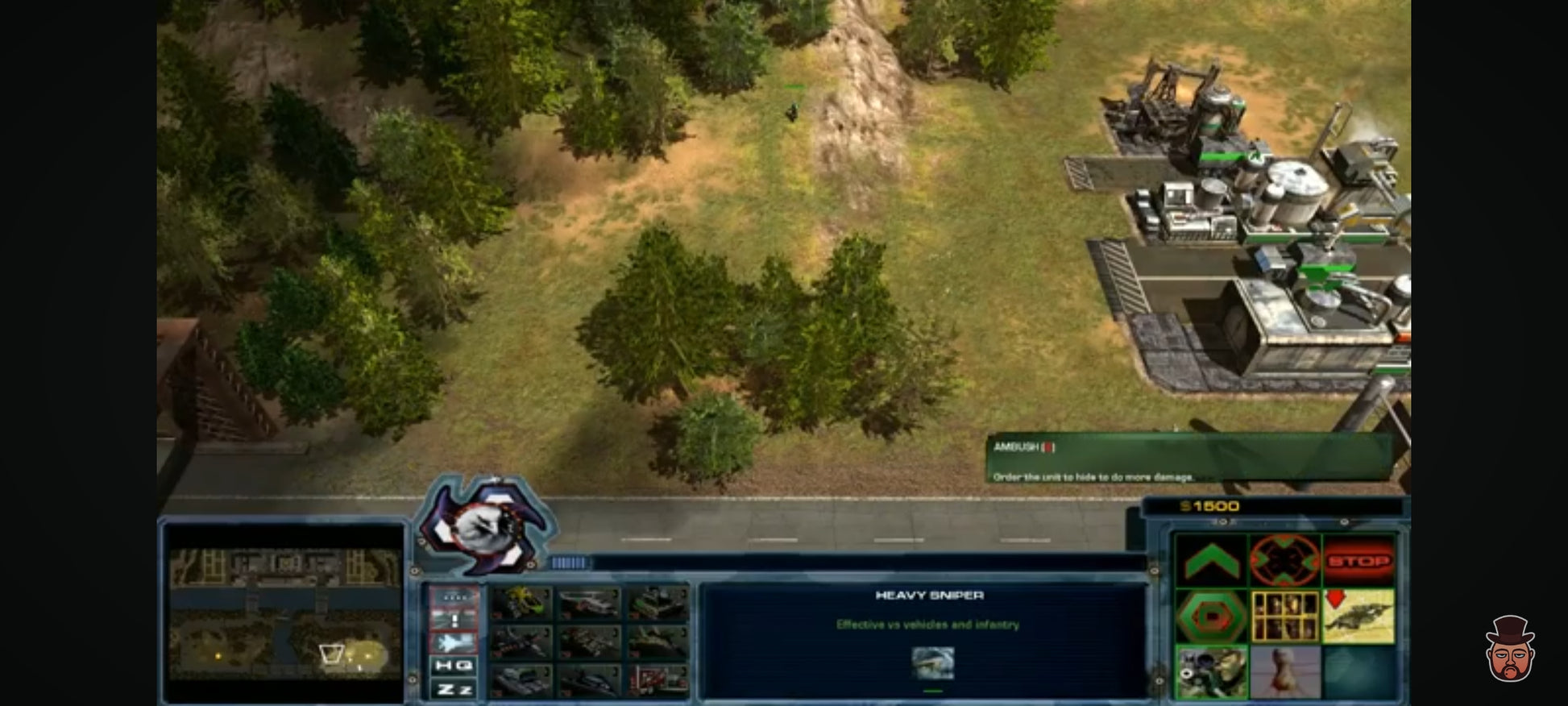Click the minimap panel
This screenshot has width=1568, height=706.
click(284, 613)
